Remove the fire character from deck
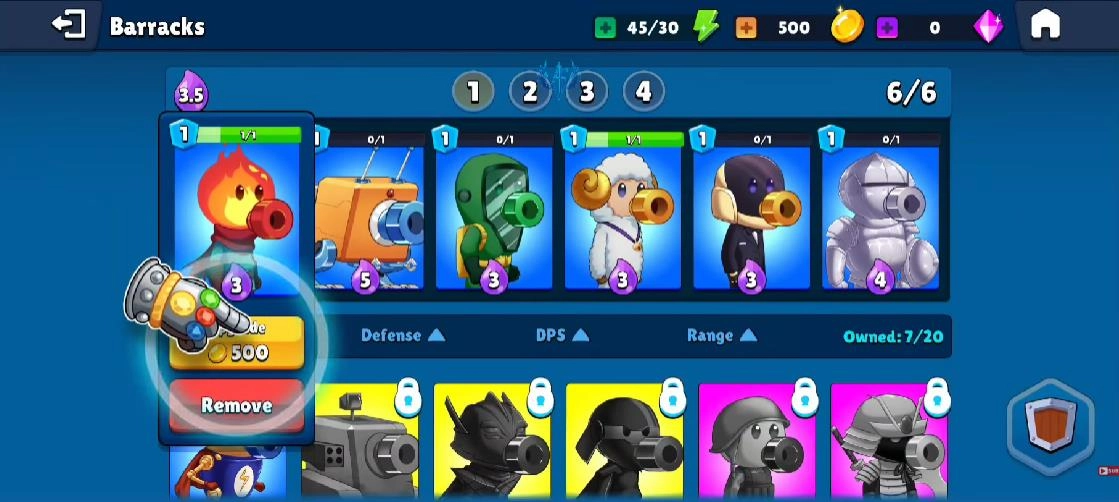 click(236, 405)
